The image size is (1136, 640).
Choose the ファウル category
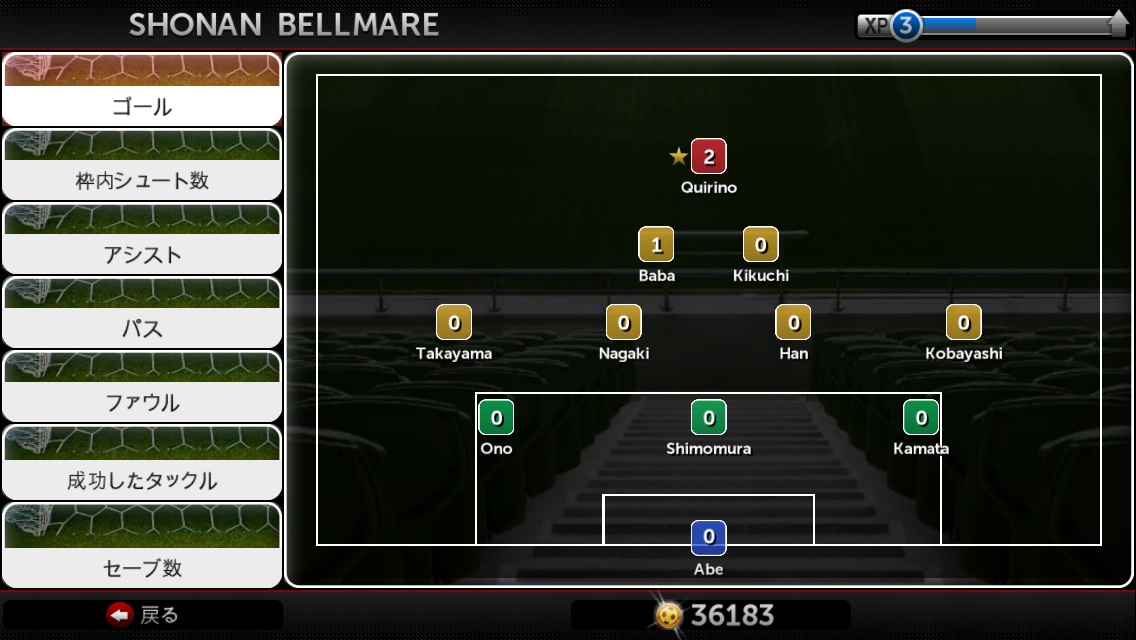tap(142, 387)
